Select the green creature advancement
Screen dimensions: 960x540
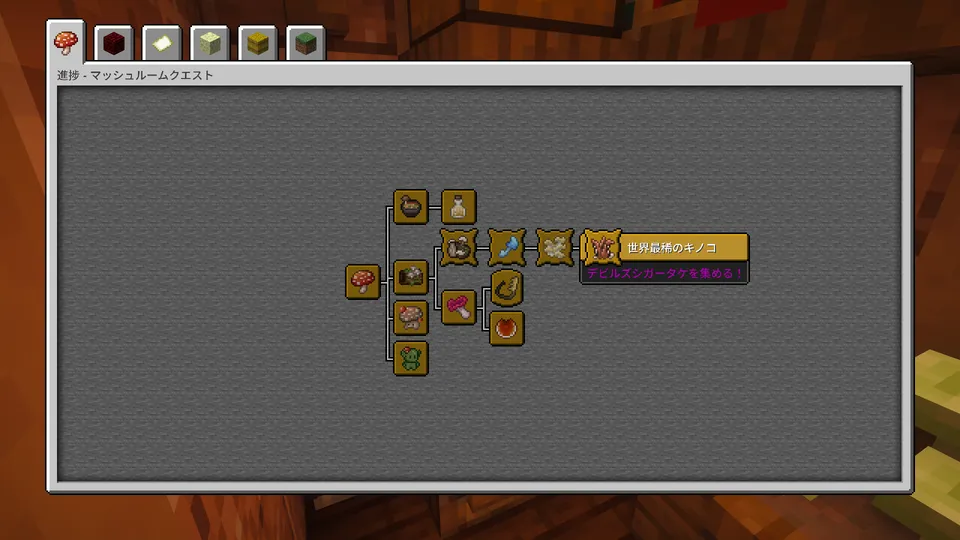[x=411, y=357]
